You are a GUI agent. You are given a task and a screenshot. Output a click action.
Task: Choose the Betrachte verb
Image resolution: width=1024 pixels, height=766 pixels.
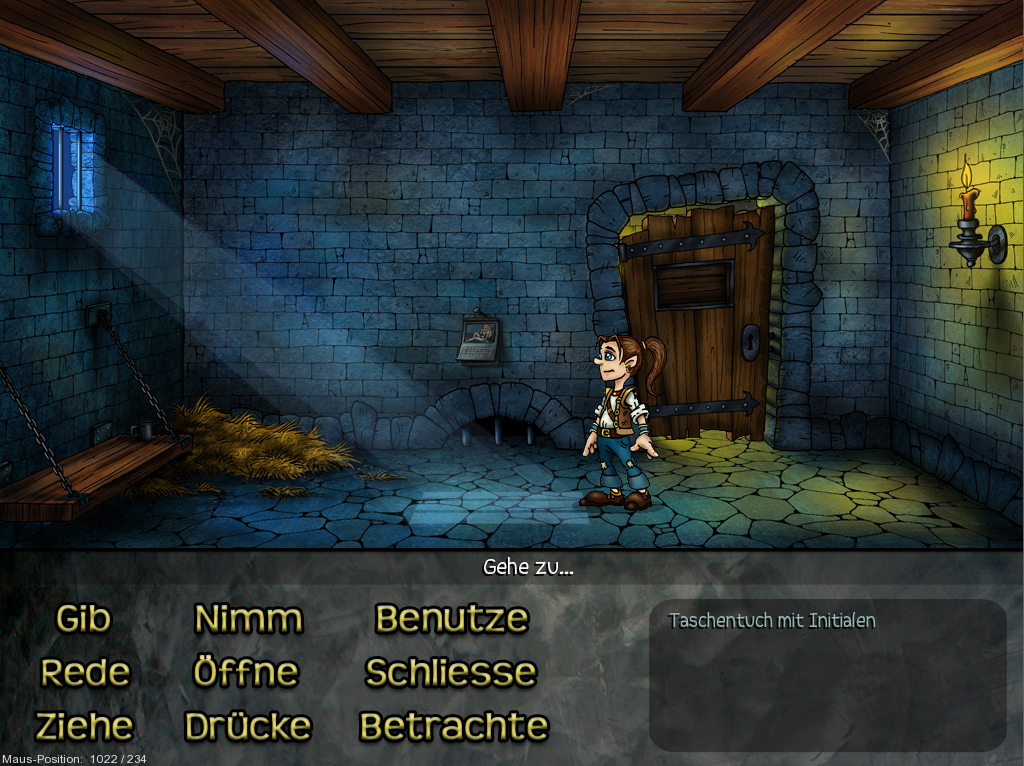tap(454, 726)
